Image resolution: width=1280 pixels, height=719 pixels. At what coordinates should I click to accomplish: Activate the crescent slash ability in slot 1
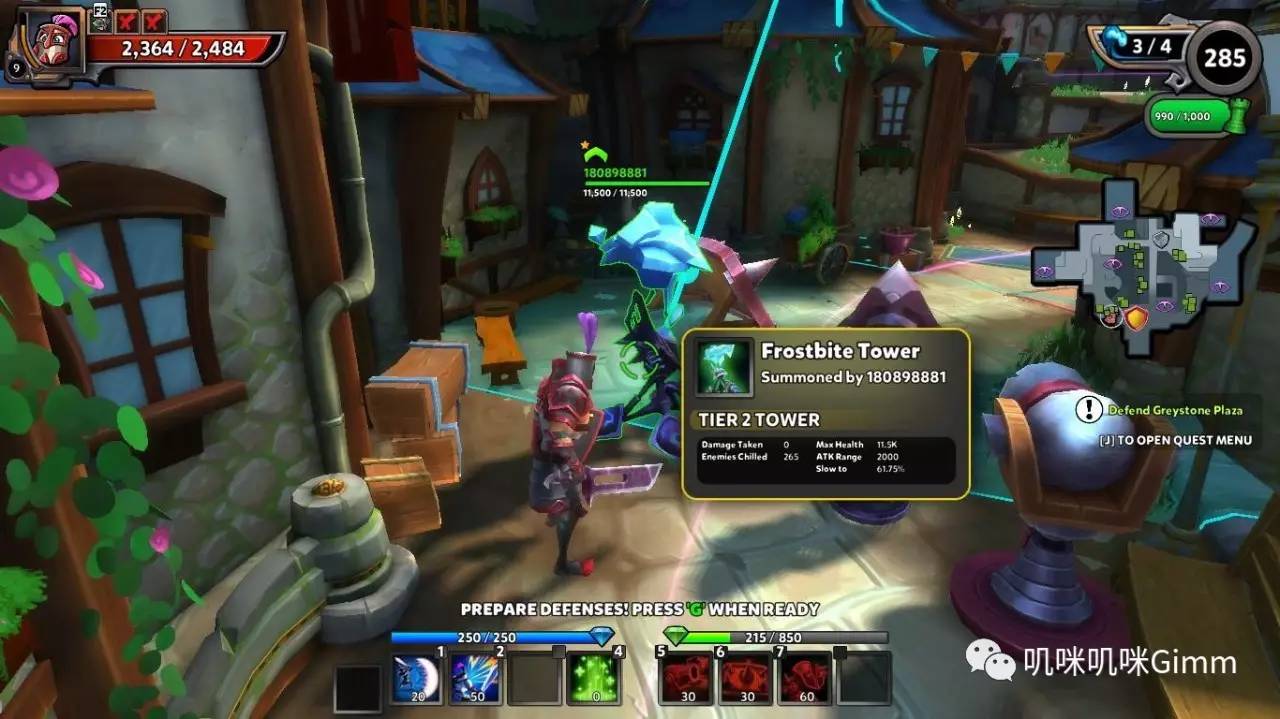tap(416, 679)
